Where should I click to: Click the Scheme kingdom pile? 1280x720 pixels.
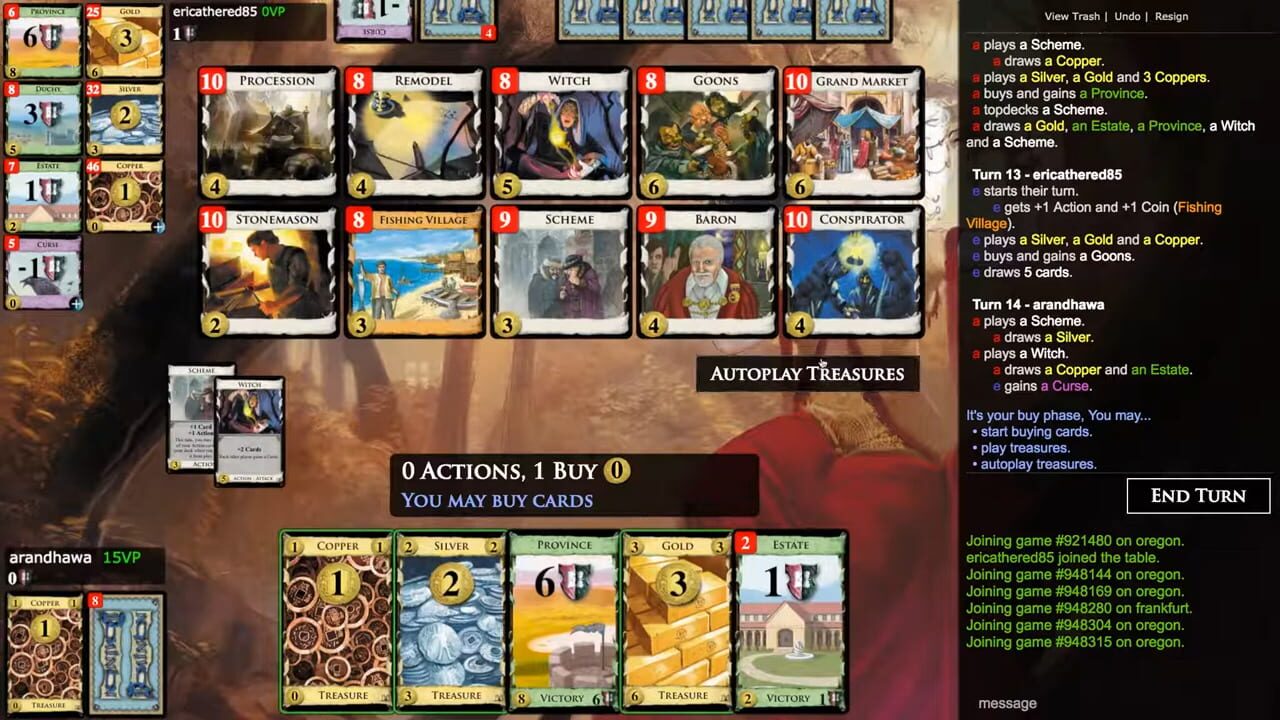pos(561,270)
